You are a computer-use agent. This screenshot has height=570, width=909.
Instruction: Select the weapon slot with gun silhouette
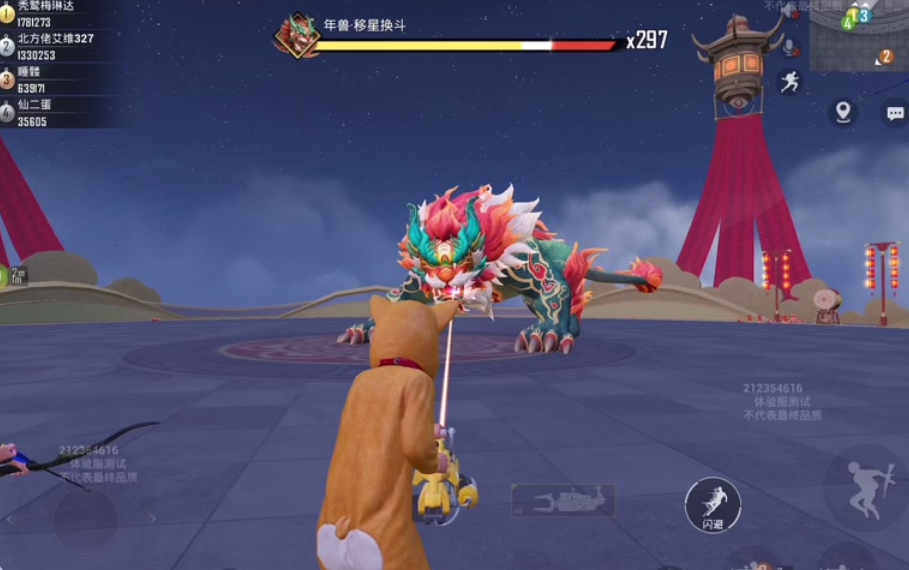[562, 499]
